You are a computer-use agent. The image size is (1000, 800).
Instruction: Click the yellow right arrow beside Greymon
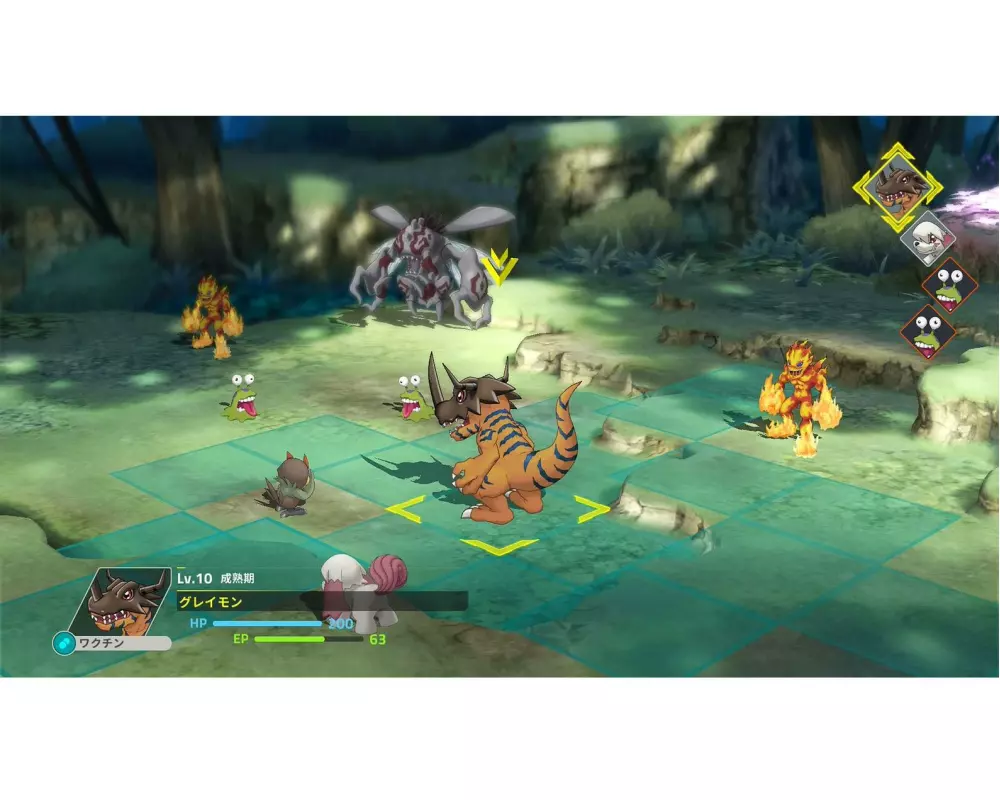click(591, 509)
